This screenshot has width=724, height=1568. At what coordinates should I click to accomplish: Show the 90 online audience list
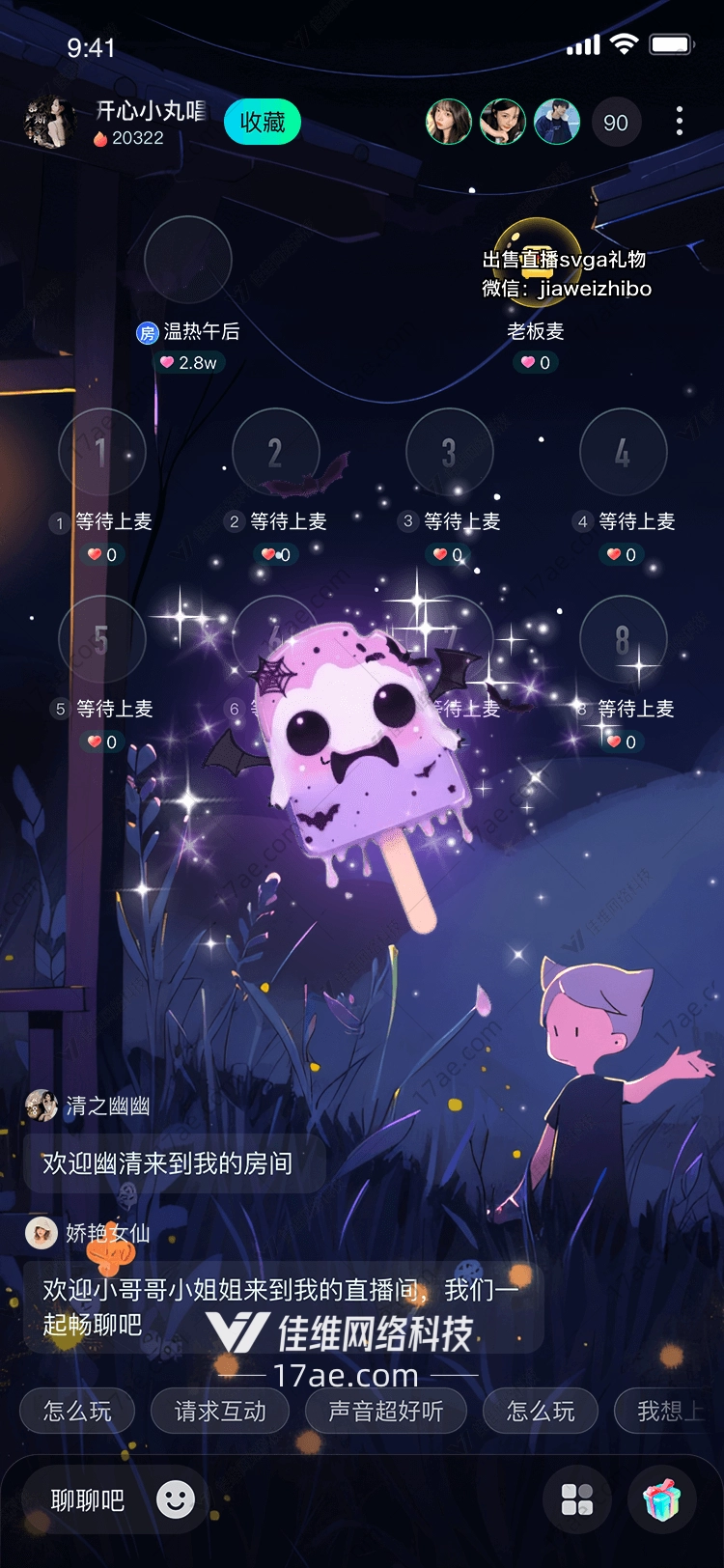[615, 123]
